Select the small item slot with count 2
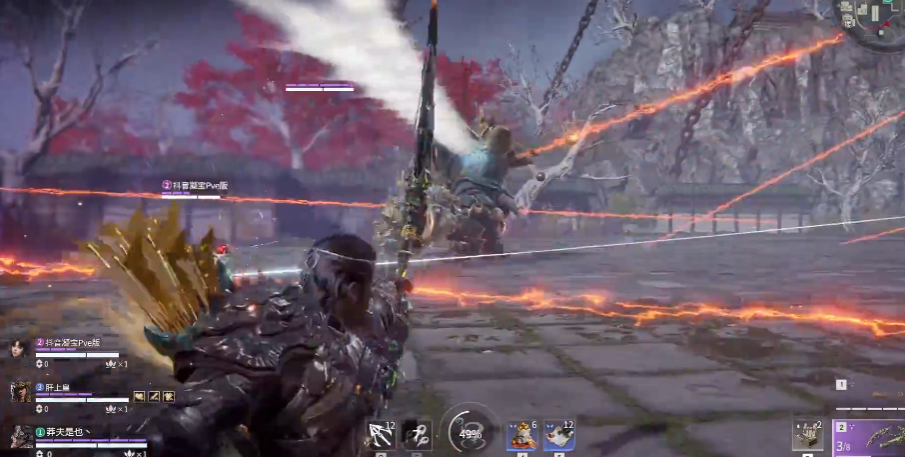905x457 pixels. pos(807,435)
